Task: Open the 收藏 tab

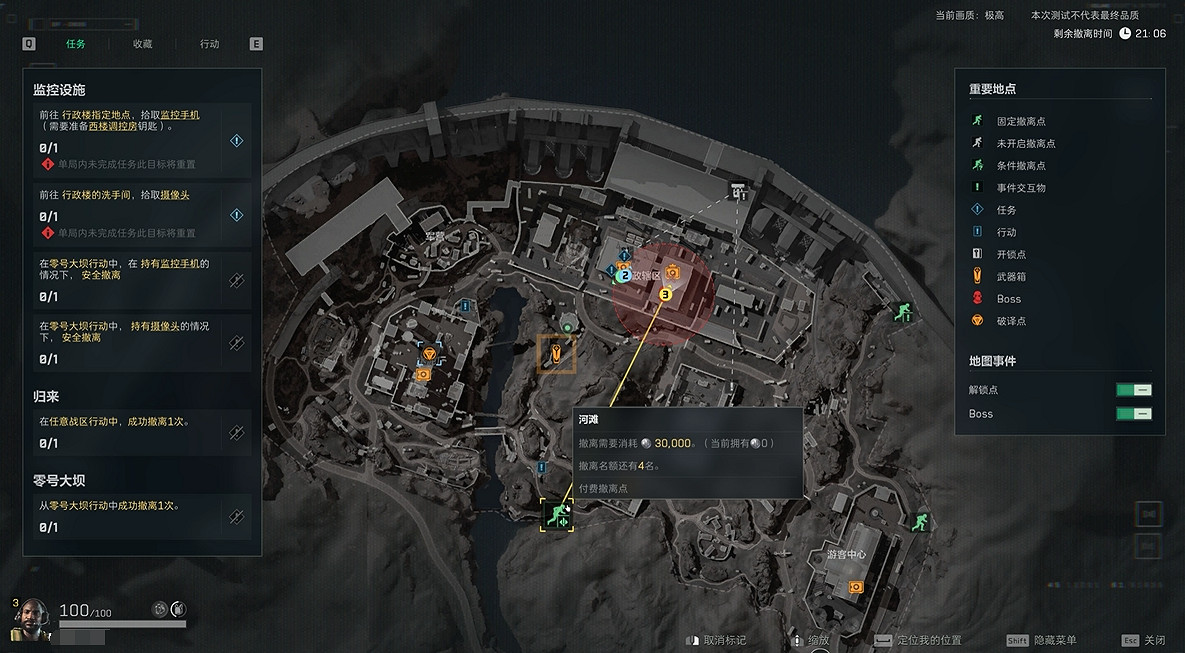Action: 142,44
